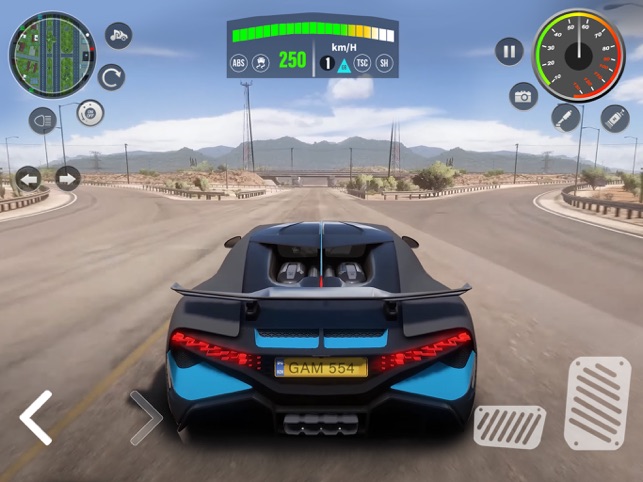The image size is (643, 482).
Task: Steer left with the white chevron
Action: [36, 418]
